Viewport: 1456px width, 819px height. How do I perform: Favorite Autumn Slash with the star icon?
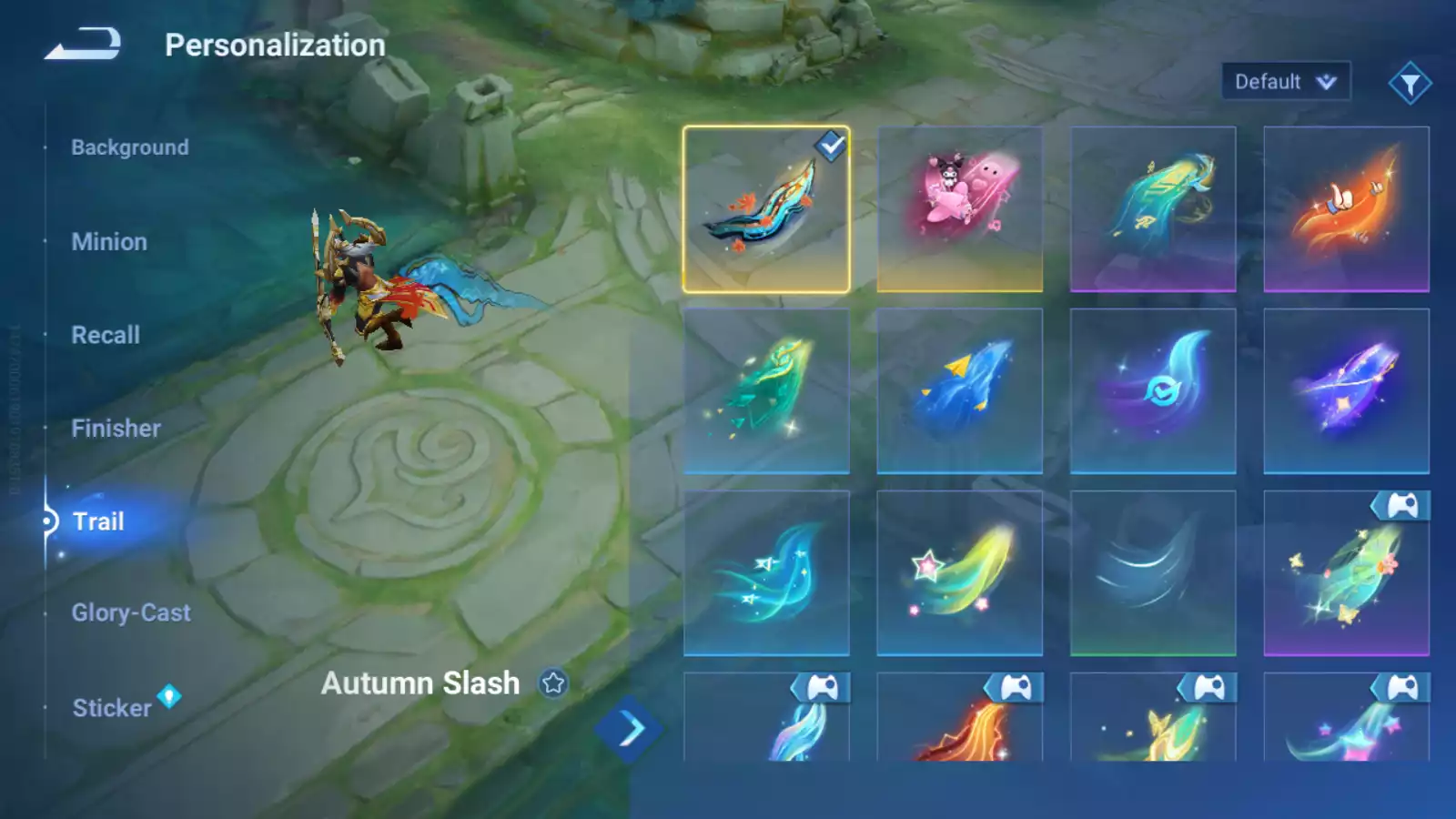tap(553, 682)
